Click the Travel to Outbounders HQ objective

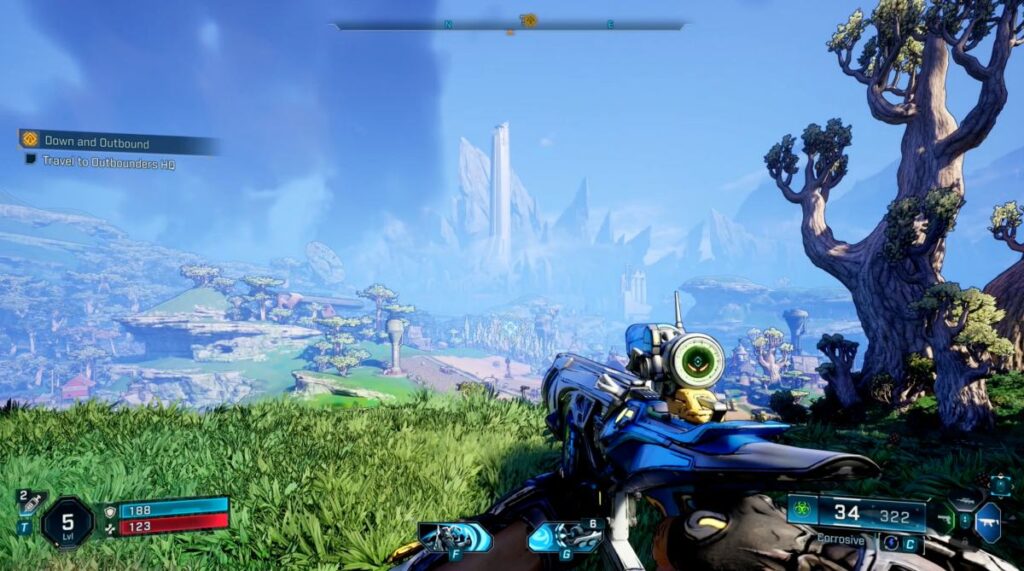(x=108, y=161)
